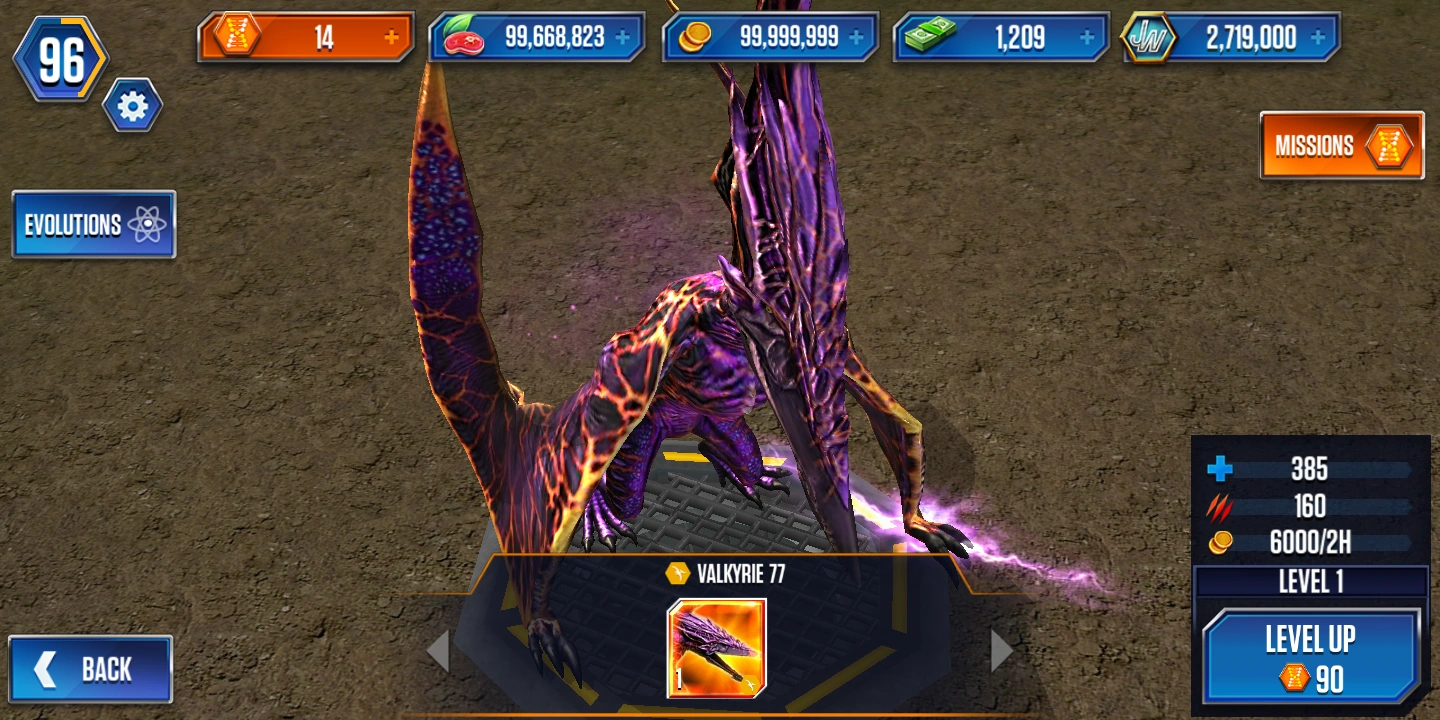The width and height of the screenshot is (1440, 720).
Task: Select the Valkyrie 77 dinosaur card
Action: coord(719,648)
